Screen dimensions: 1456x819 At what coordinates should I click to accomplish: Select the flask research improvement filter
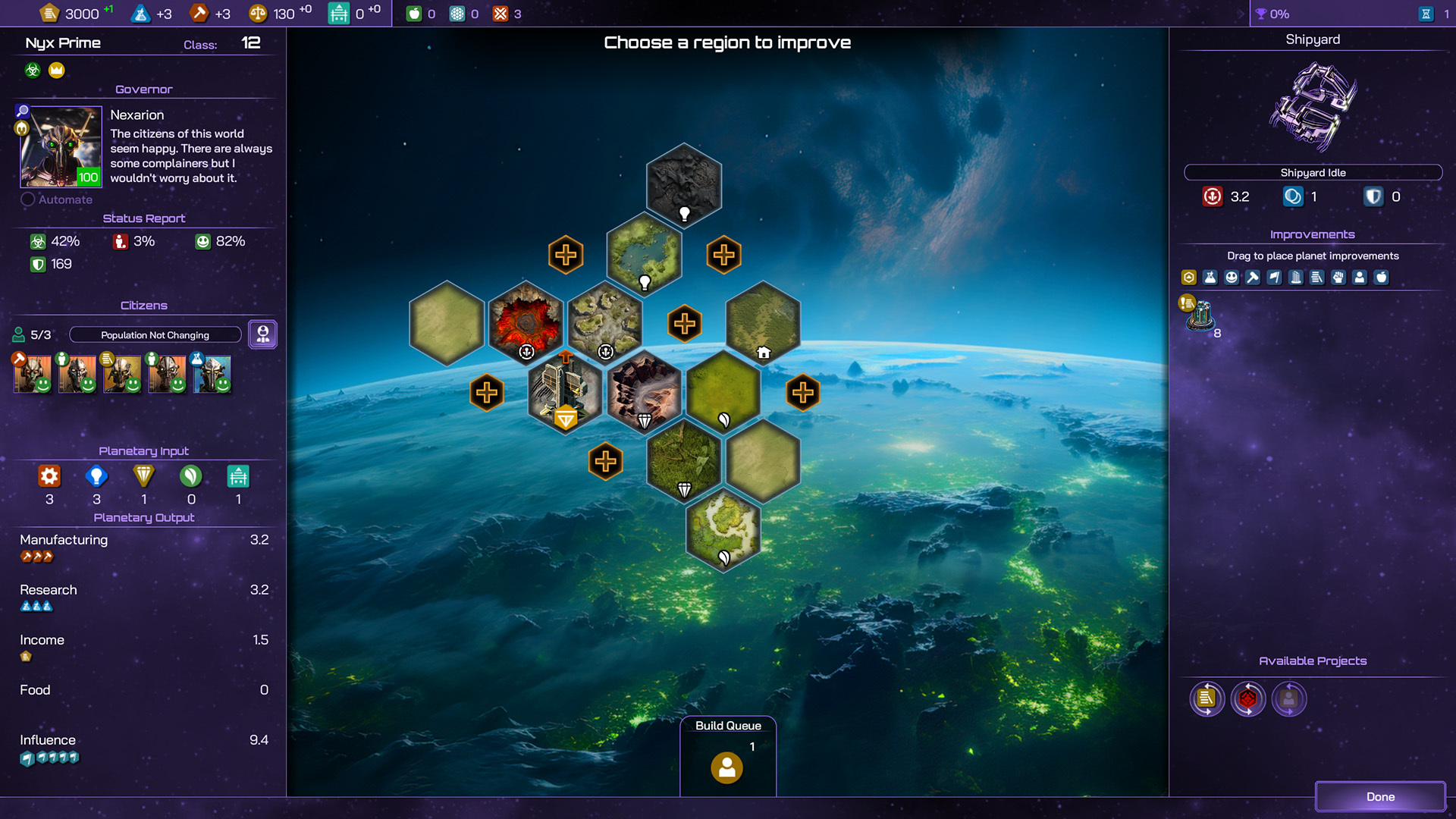pos(1210,278)
